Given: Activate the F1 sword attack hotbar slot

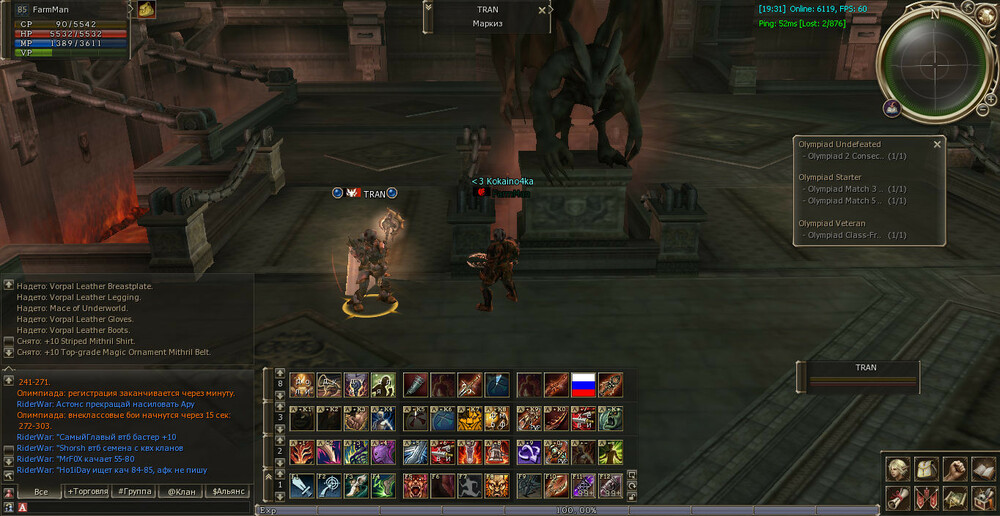Looking at the screenshot, I should pos(302,486).
